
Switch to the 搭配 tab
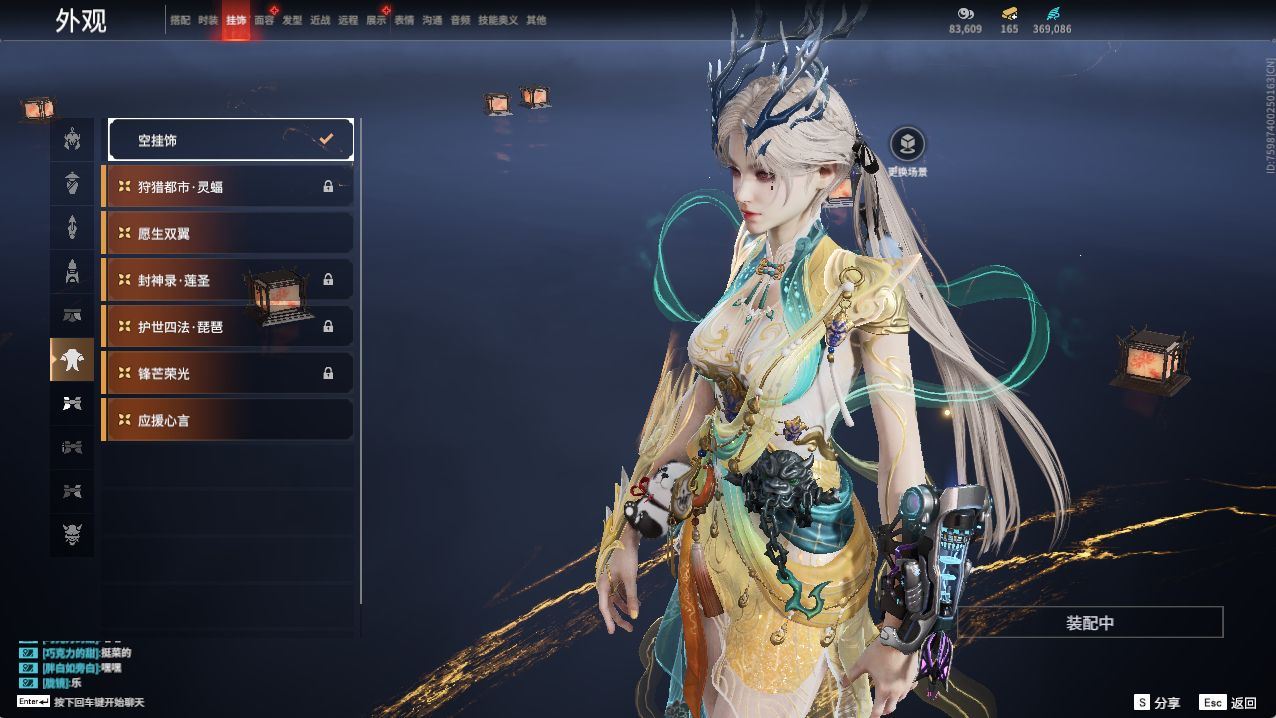click(180, 20)
